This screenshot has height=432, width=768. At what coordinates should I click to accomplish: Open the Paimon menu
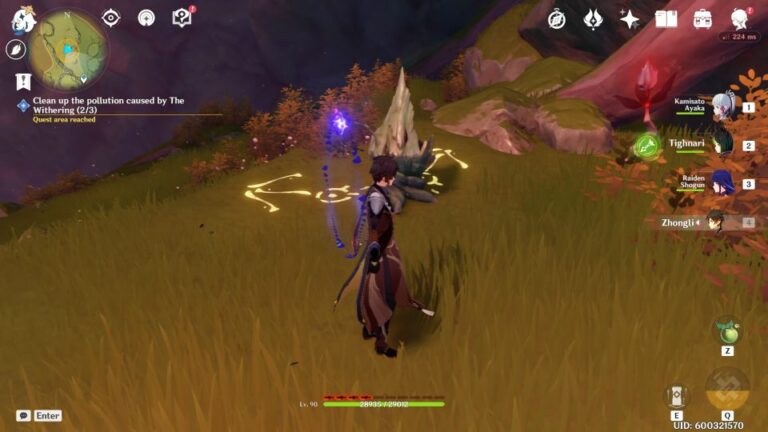click(22, 19)
